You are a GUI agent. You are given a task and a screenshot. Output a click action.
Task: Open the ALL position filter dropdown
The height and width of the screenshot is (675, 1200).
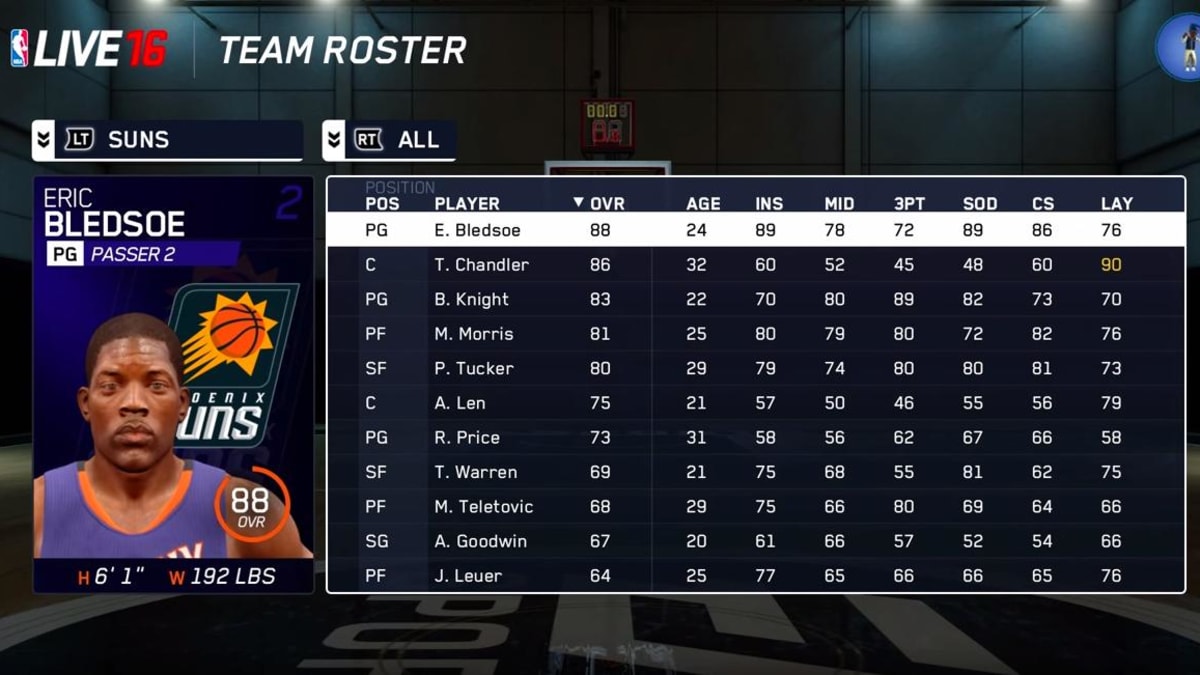389,140
